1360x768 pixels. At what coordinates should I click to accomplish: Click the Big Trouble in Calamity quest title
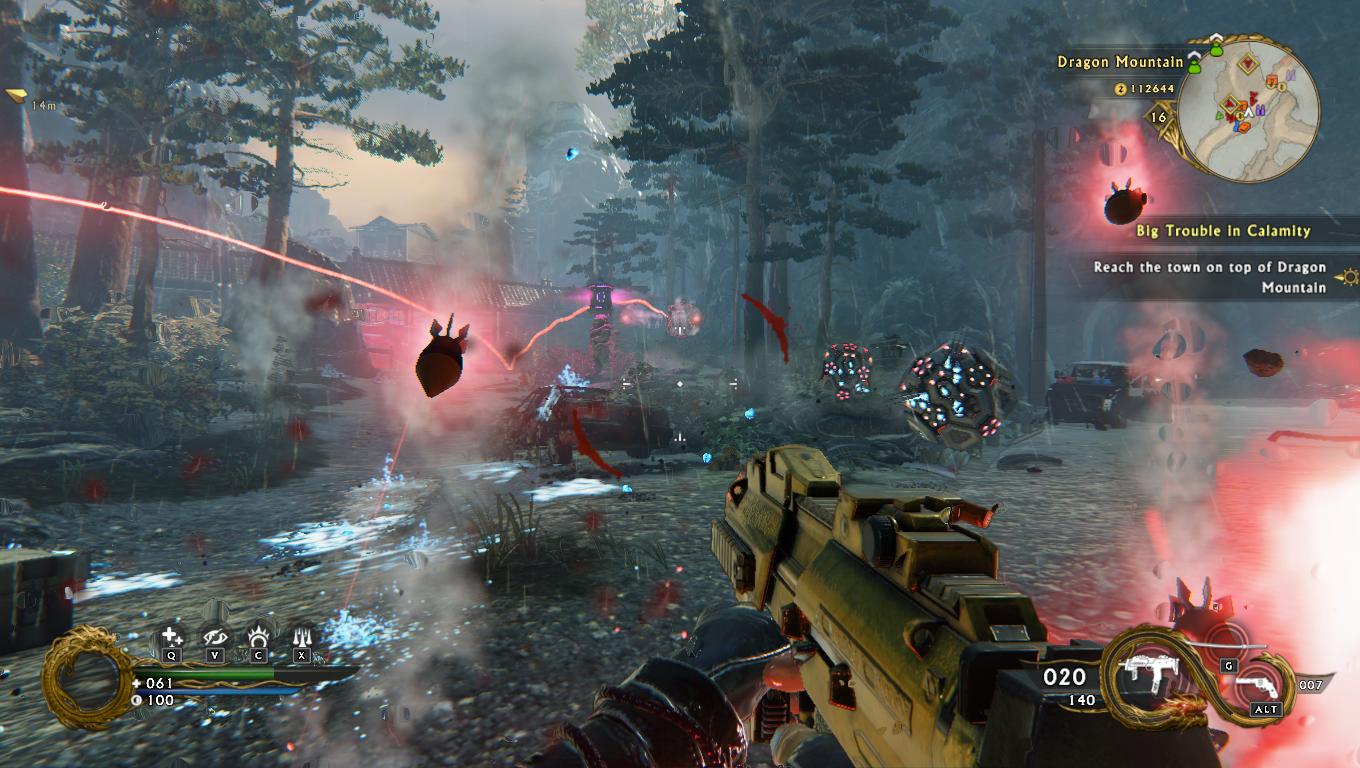click(x=1223, y=231)
